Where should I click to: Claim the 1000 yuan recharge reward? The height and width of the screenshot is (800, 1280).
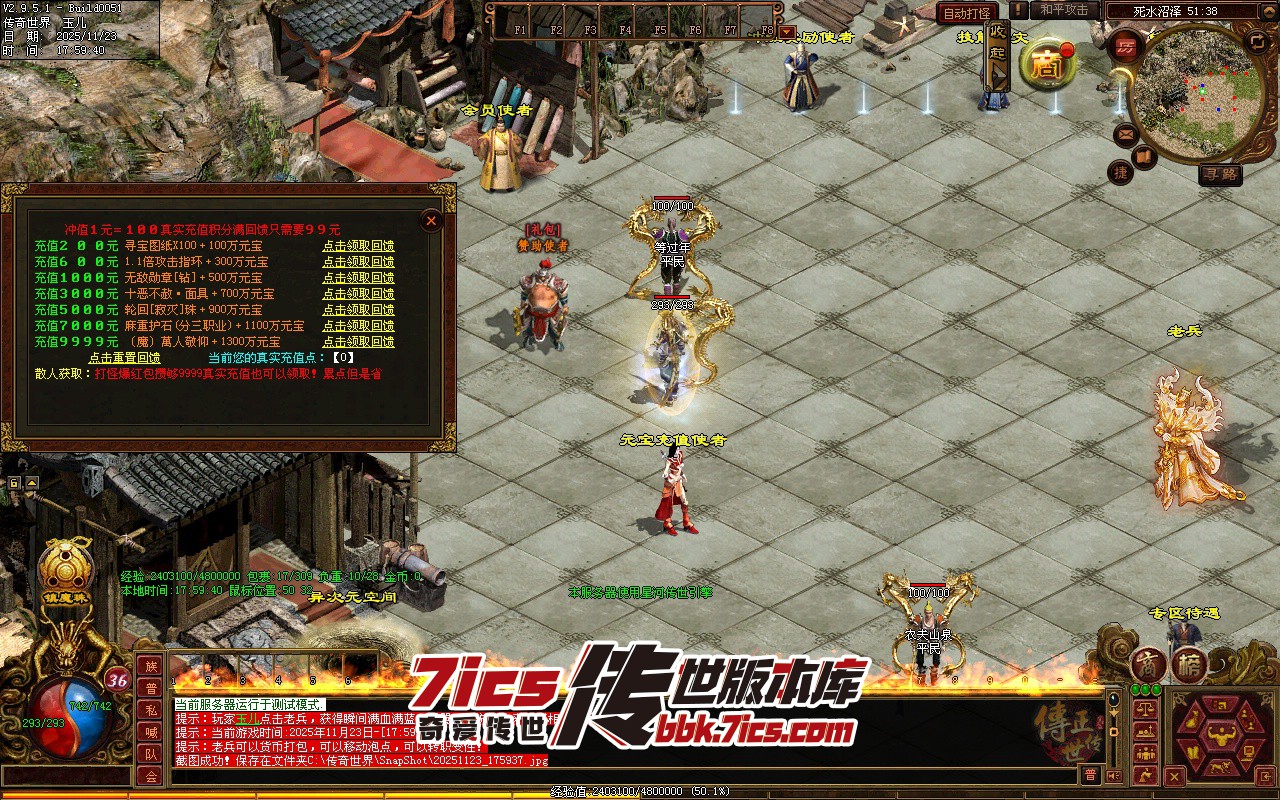pyautogui.click(x=358, y=278)
